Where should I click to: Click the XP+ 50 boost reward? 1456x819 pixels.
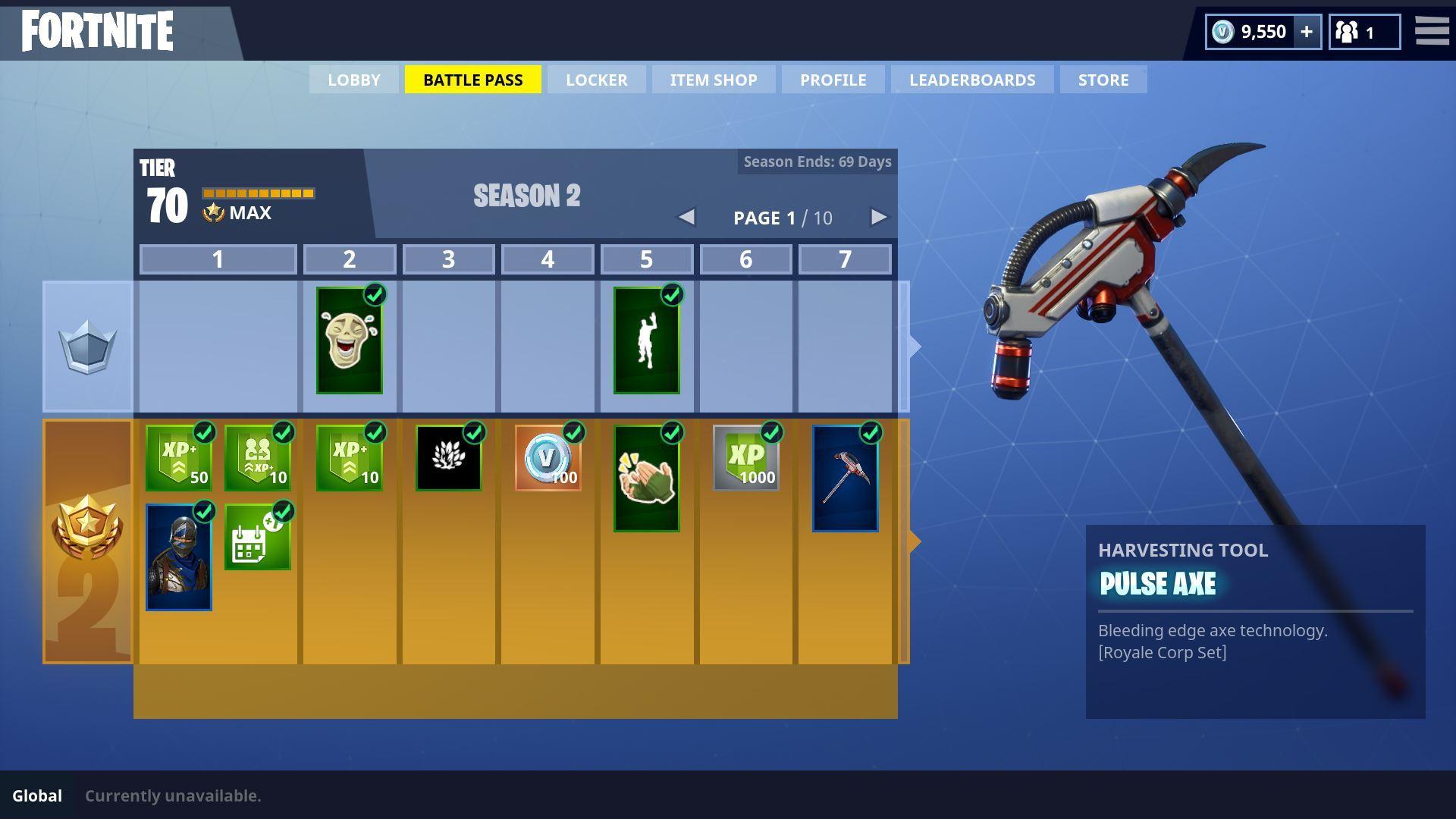(178, 457)
